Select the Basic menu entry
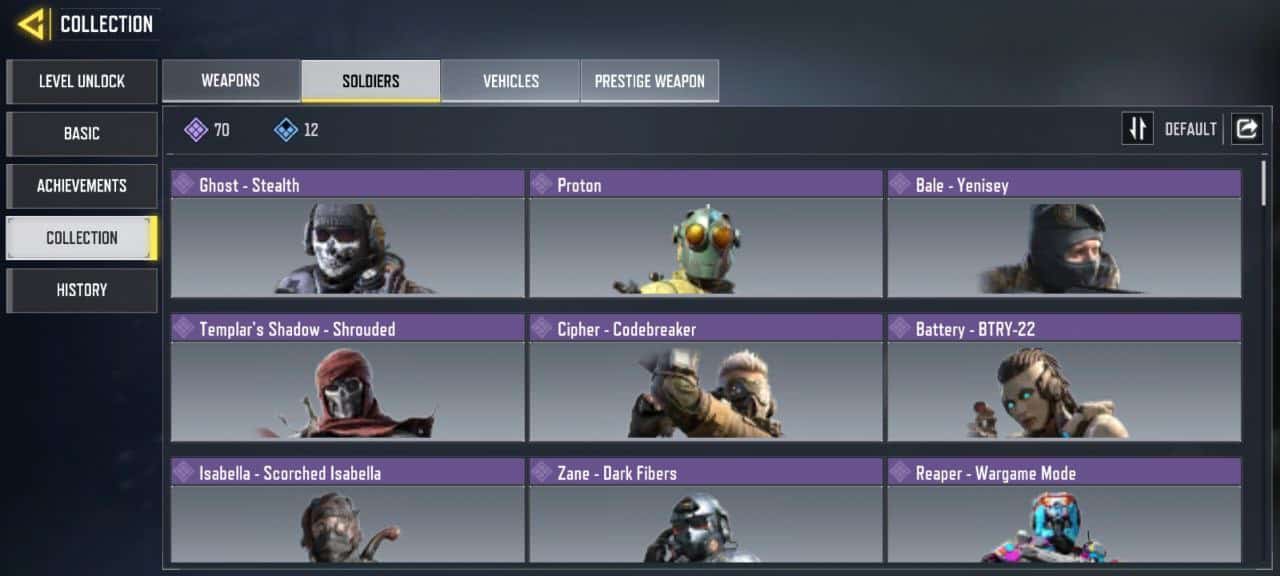This screenshot has width=1280, height=576. (82, 133)
